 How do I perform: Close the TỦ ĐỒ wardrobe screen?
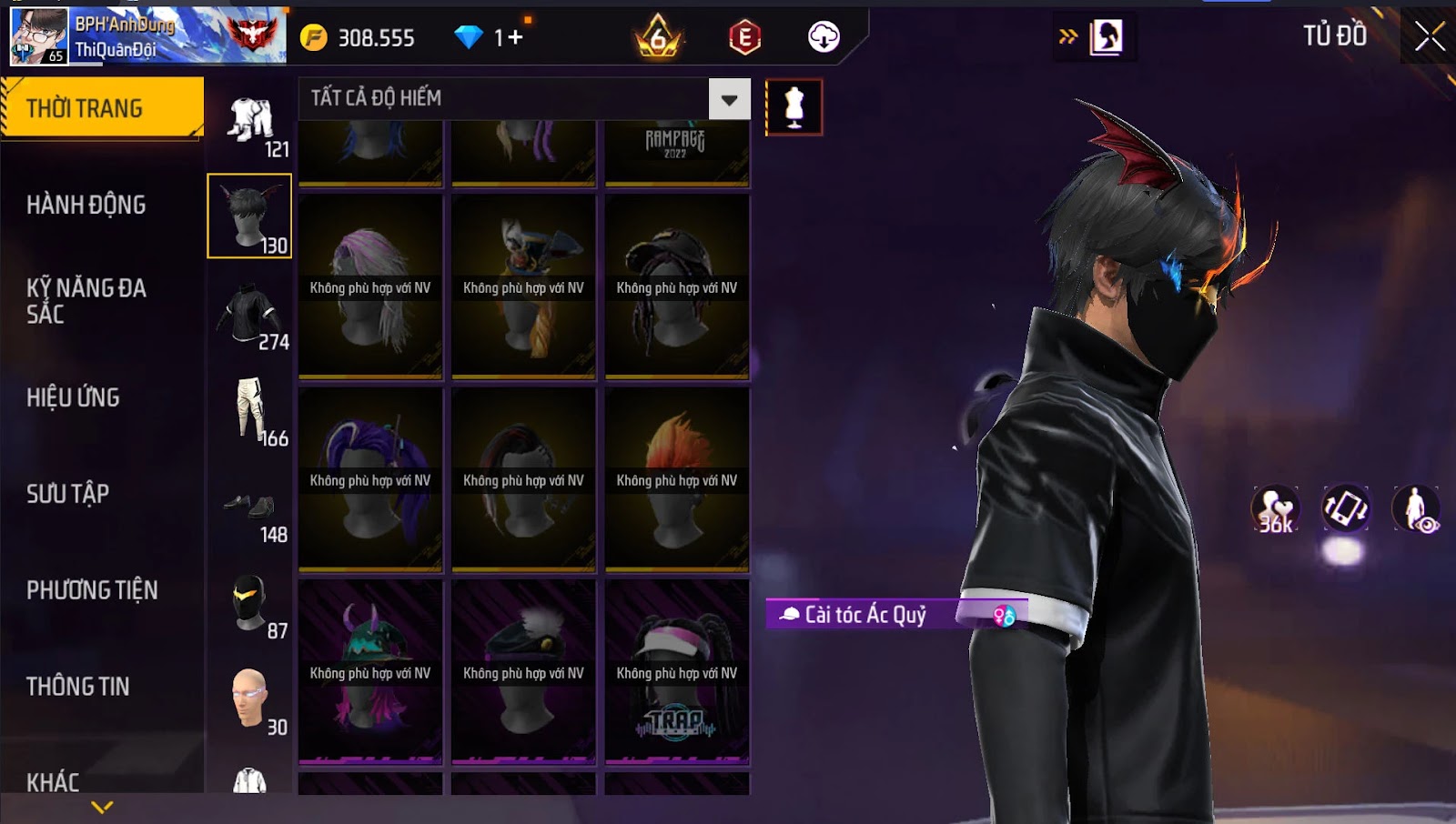point(1429,36)
